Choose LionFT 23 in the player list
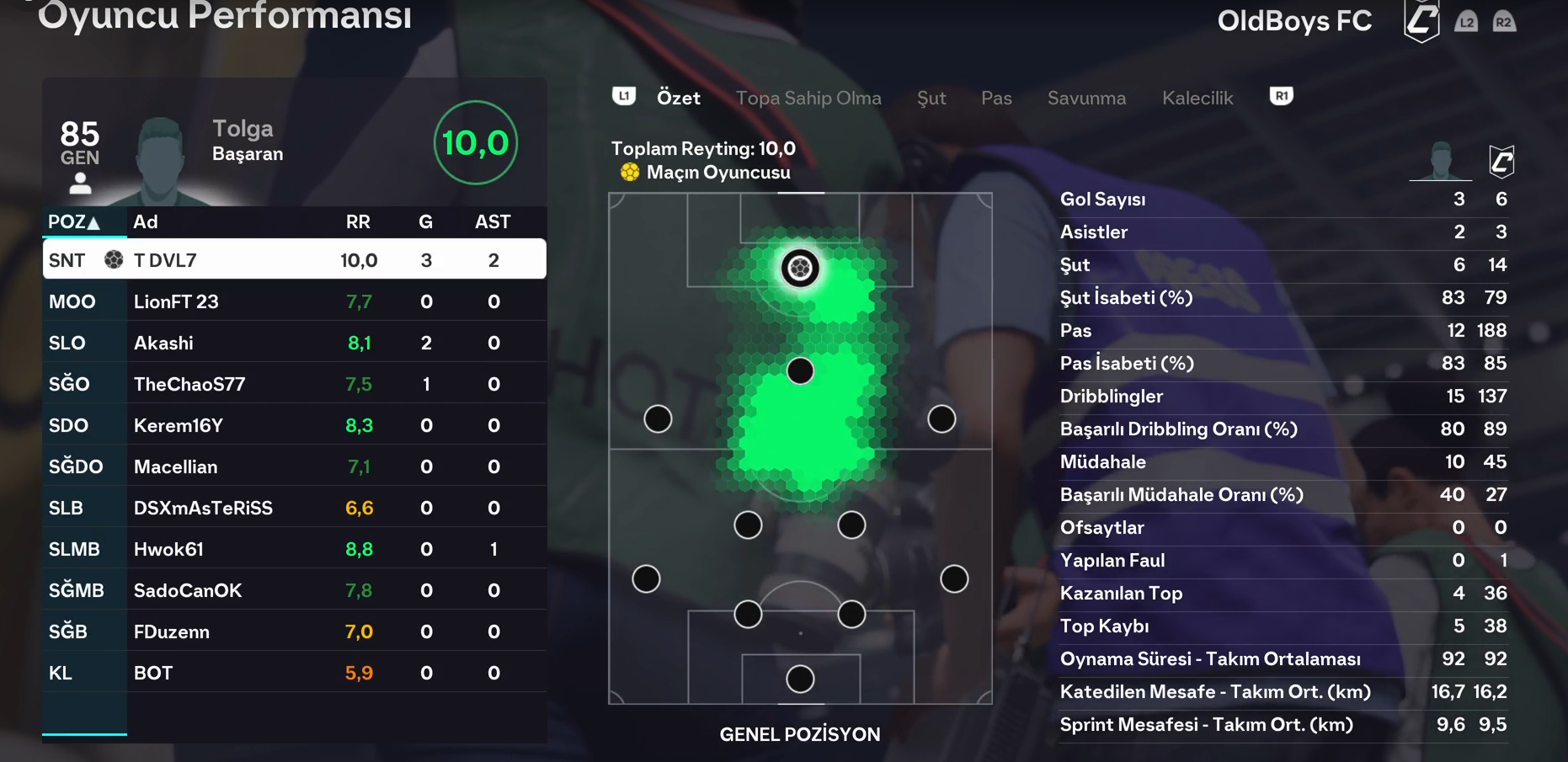1568x762 pixels. pos(294,301)
